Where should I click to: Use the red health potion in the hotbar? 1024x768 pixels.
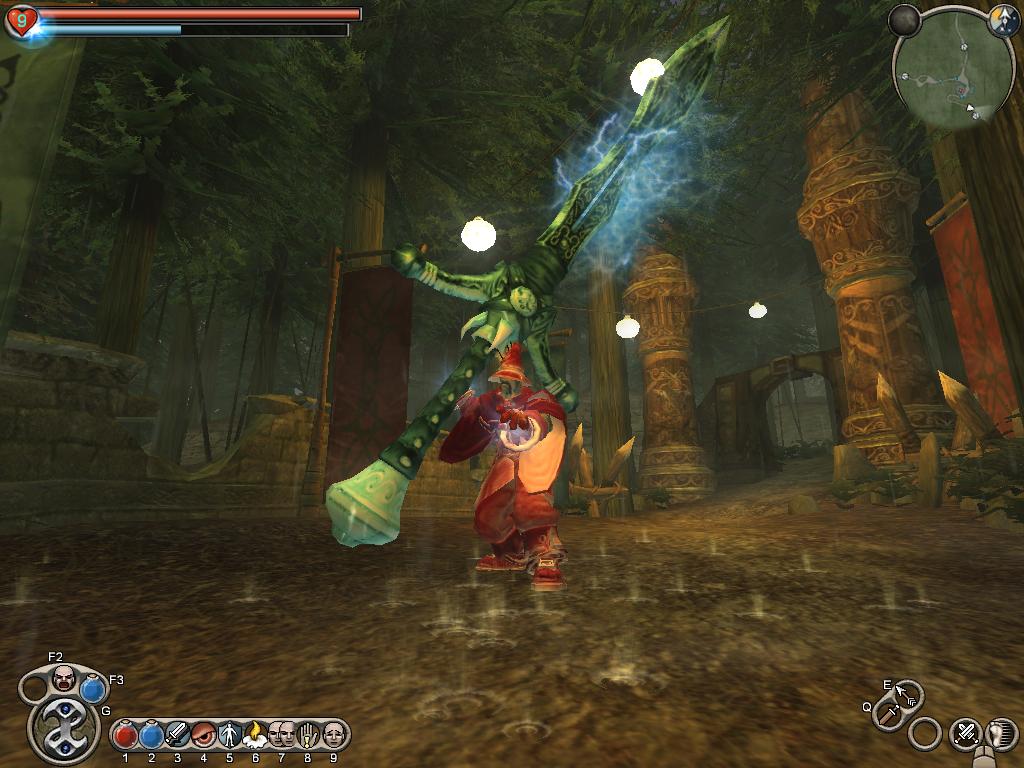pos(125,736)
